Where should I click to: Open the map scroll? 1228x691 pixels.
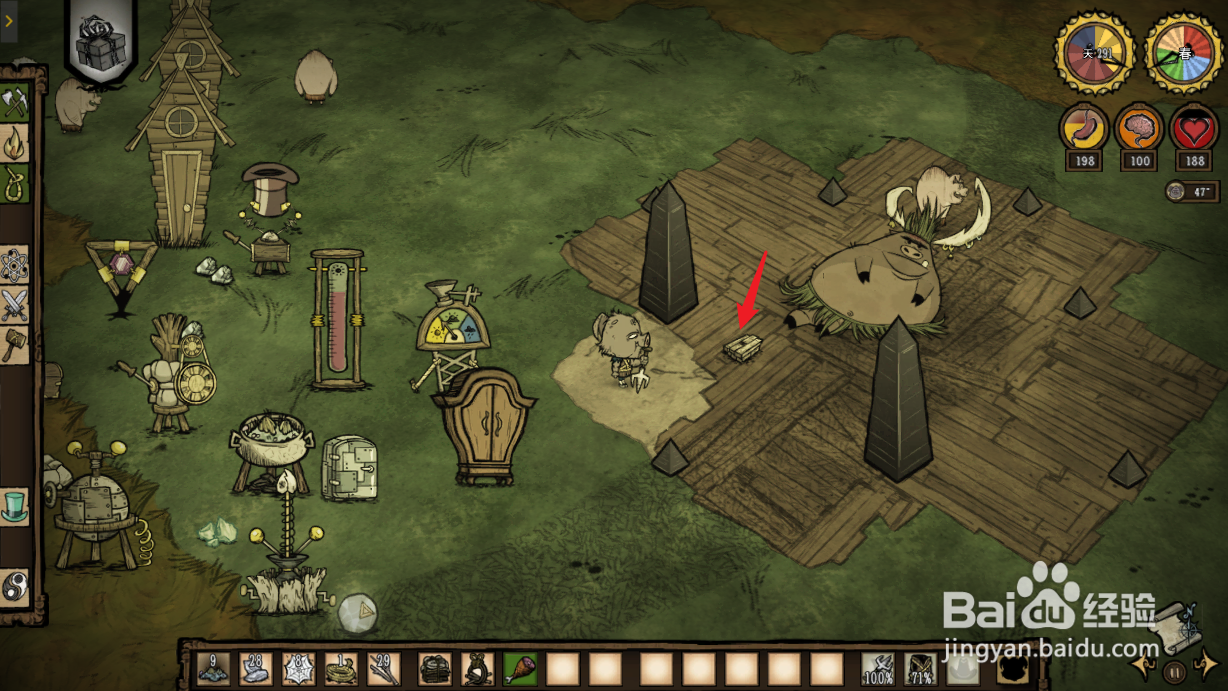point(1177,625)
